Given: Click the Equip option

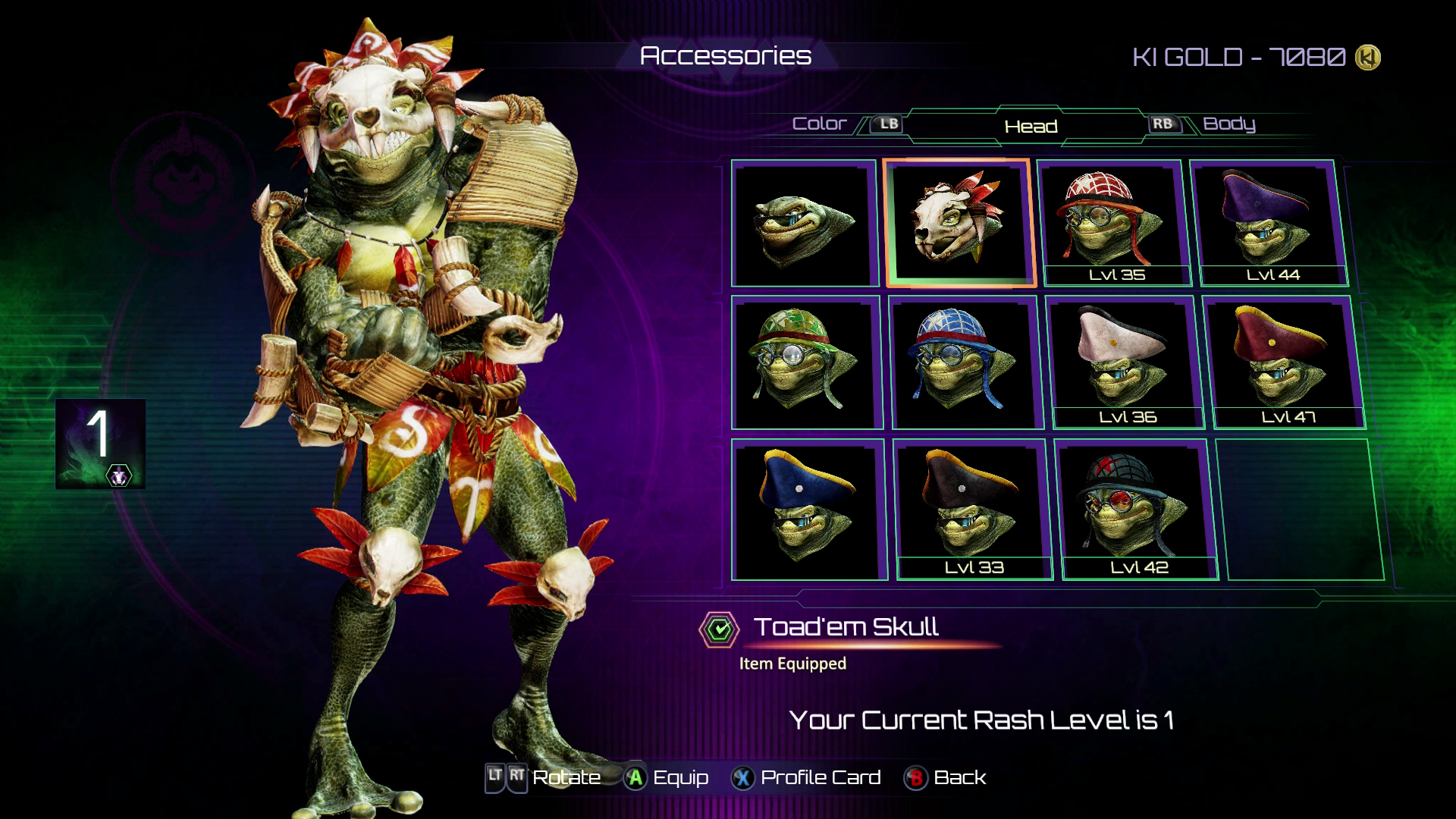Looking at the screenshot, I should (x=667, y=778).
